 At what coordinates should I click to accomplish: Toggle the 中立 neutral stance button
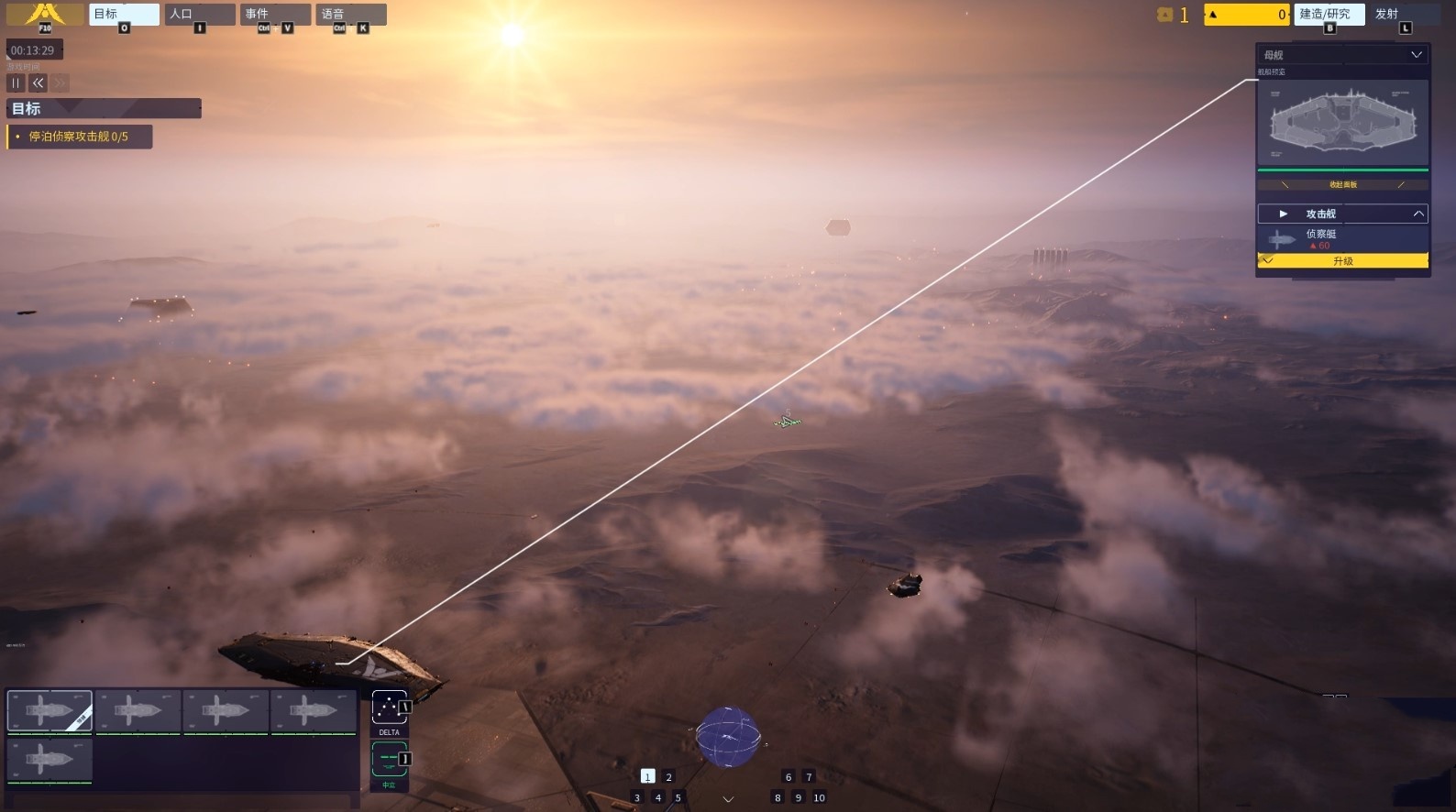tap(389, 761)
